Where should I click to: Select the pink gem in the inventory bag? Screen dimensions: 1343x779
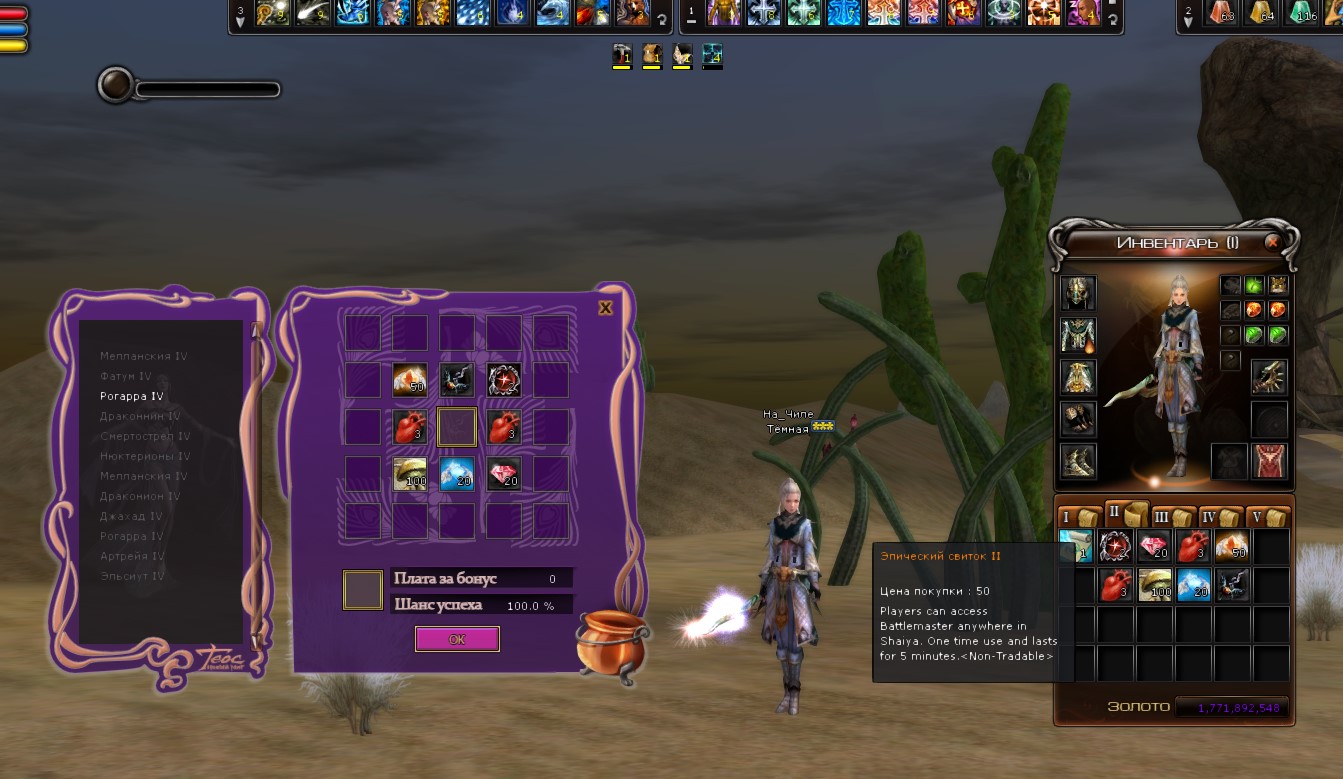point(1155,546)
